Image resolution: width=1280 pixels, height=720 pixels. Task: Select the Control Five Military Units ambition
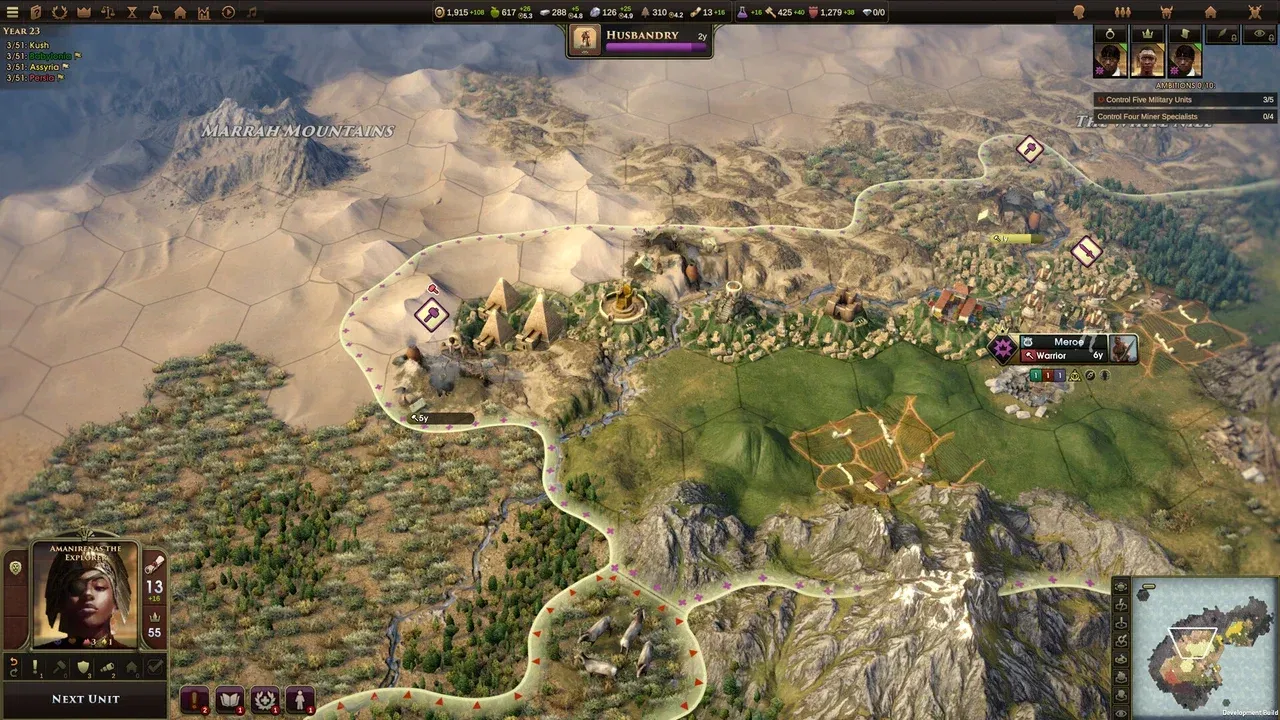point(1150,100)
